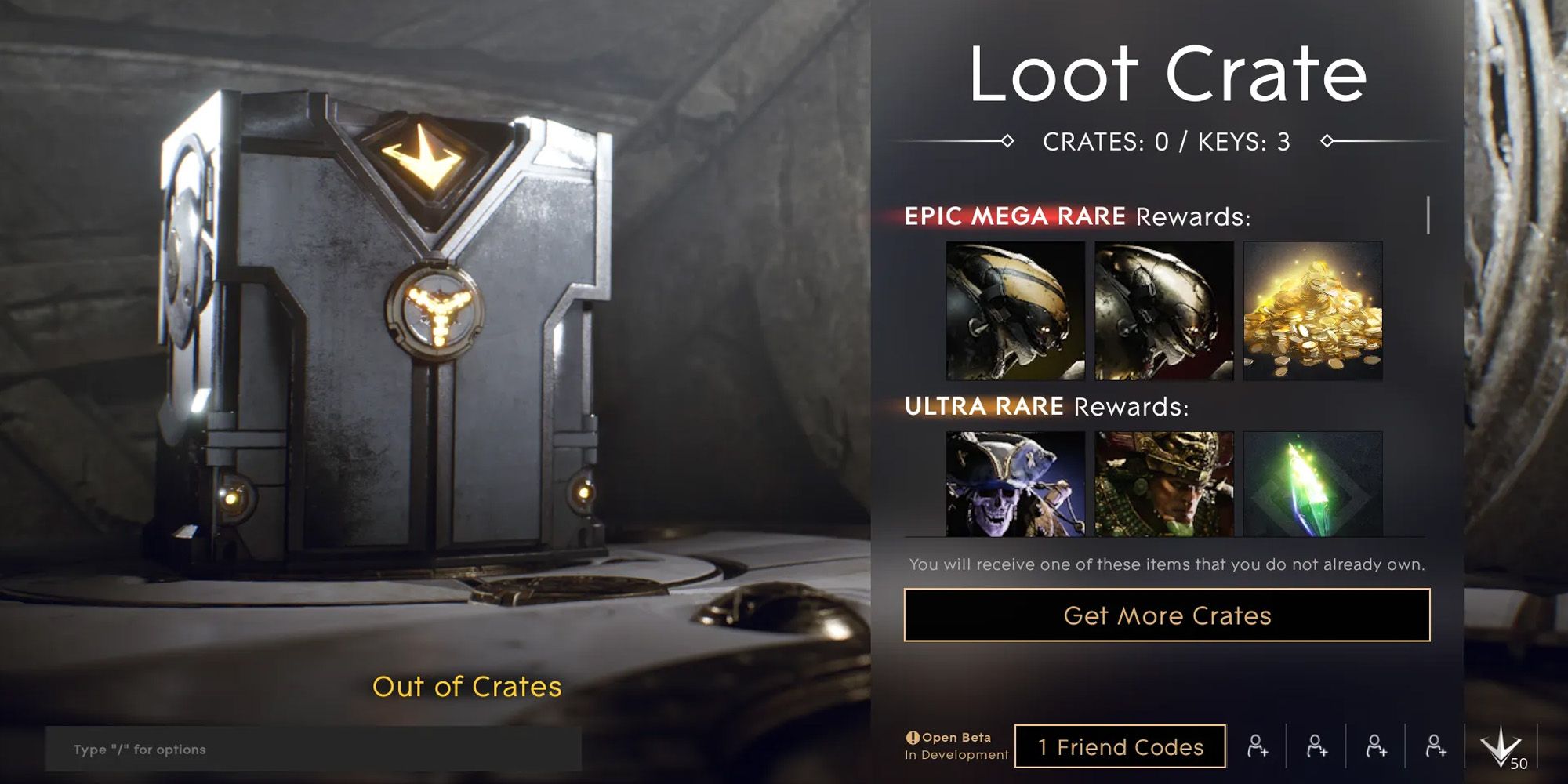Select the gold coins reward thumbnail
This screenshot has height=784, width=1568.
click(1313, 312)
